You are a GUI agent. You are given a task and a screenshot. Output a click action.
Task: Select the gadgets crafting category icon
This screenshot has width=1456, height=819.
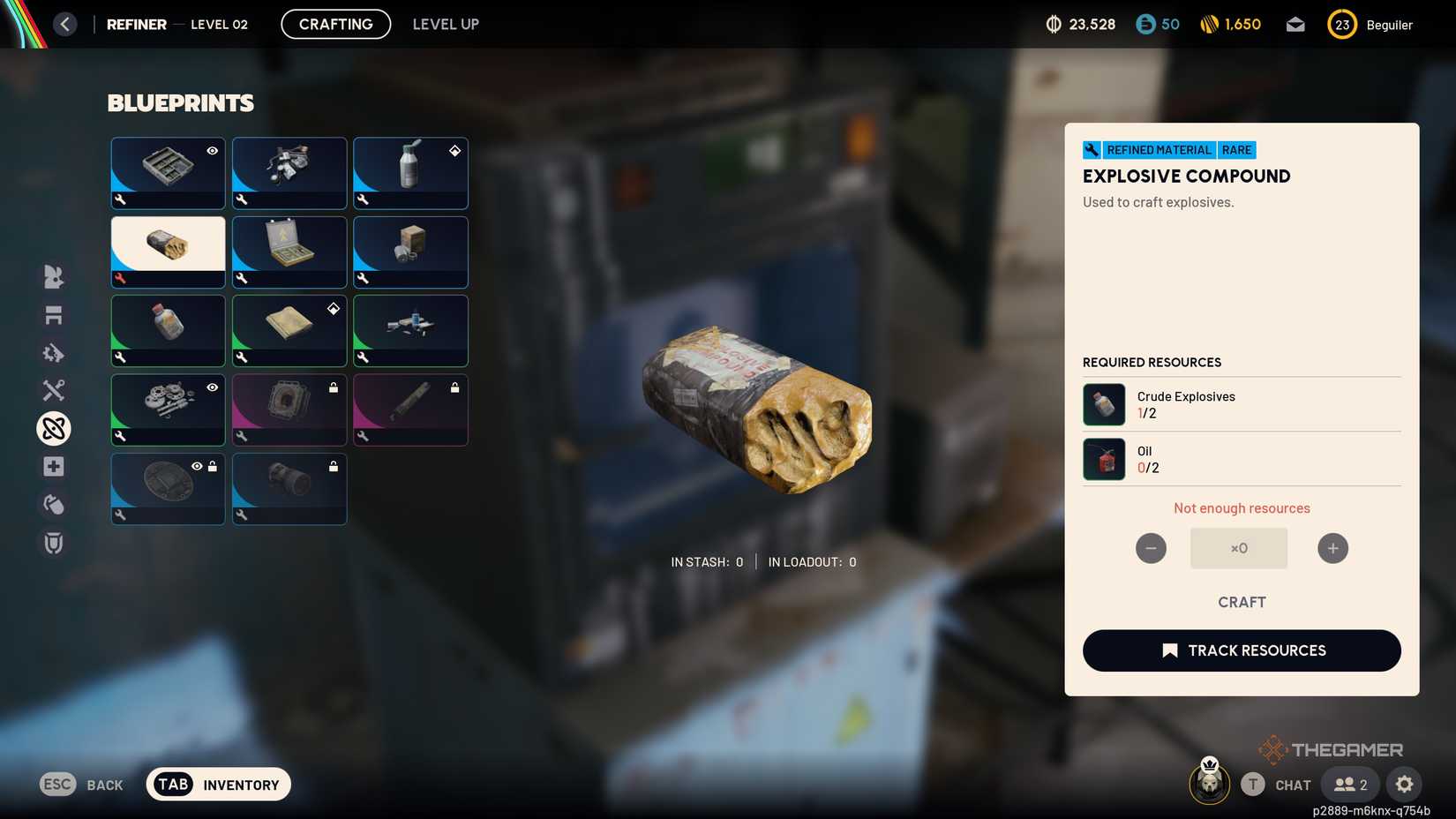coord(53,353)
